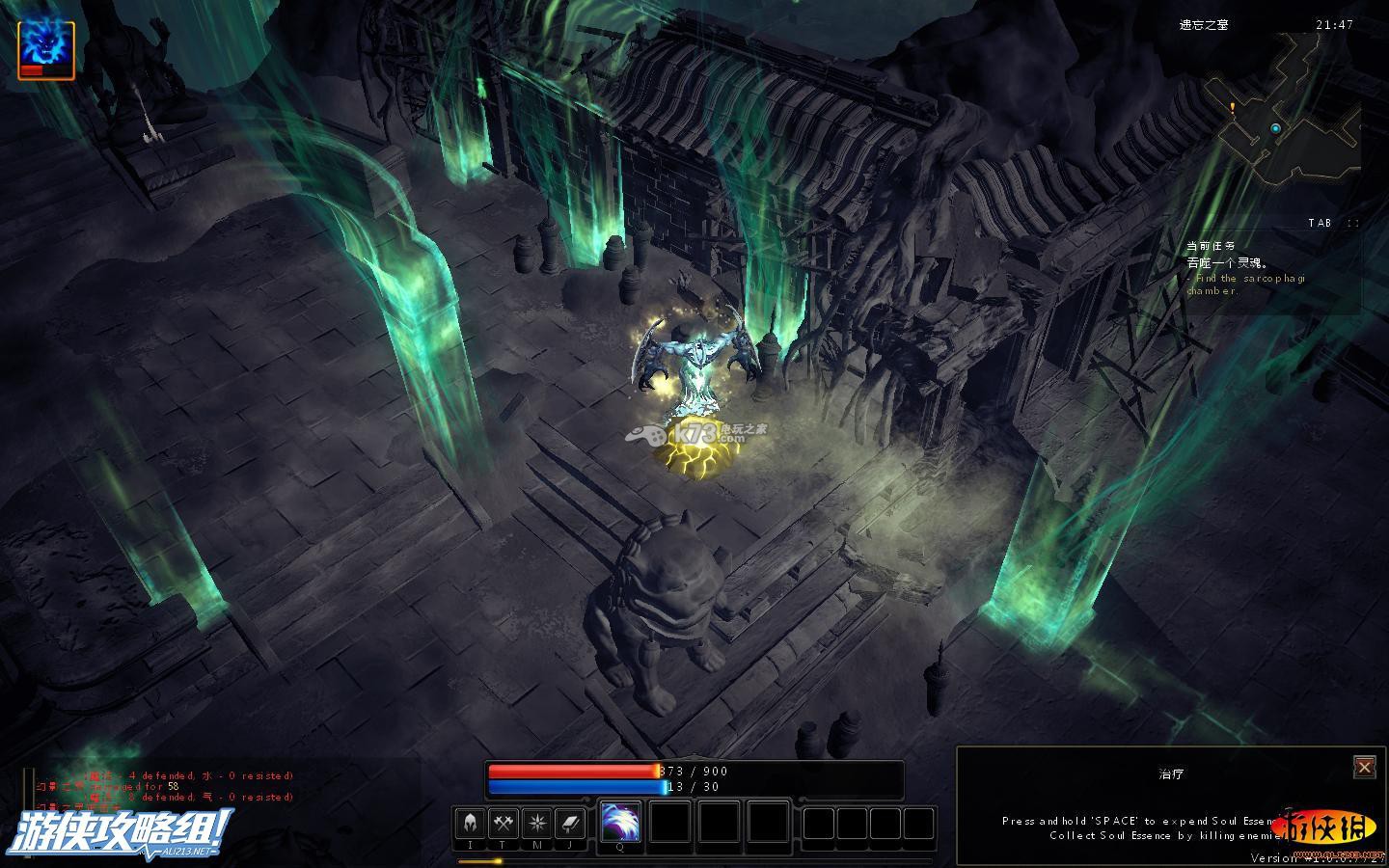Activate the blue claw skill in slot Q
1389x868 pixels.
(620, 822)
